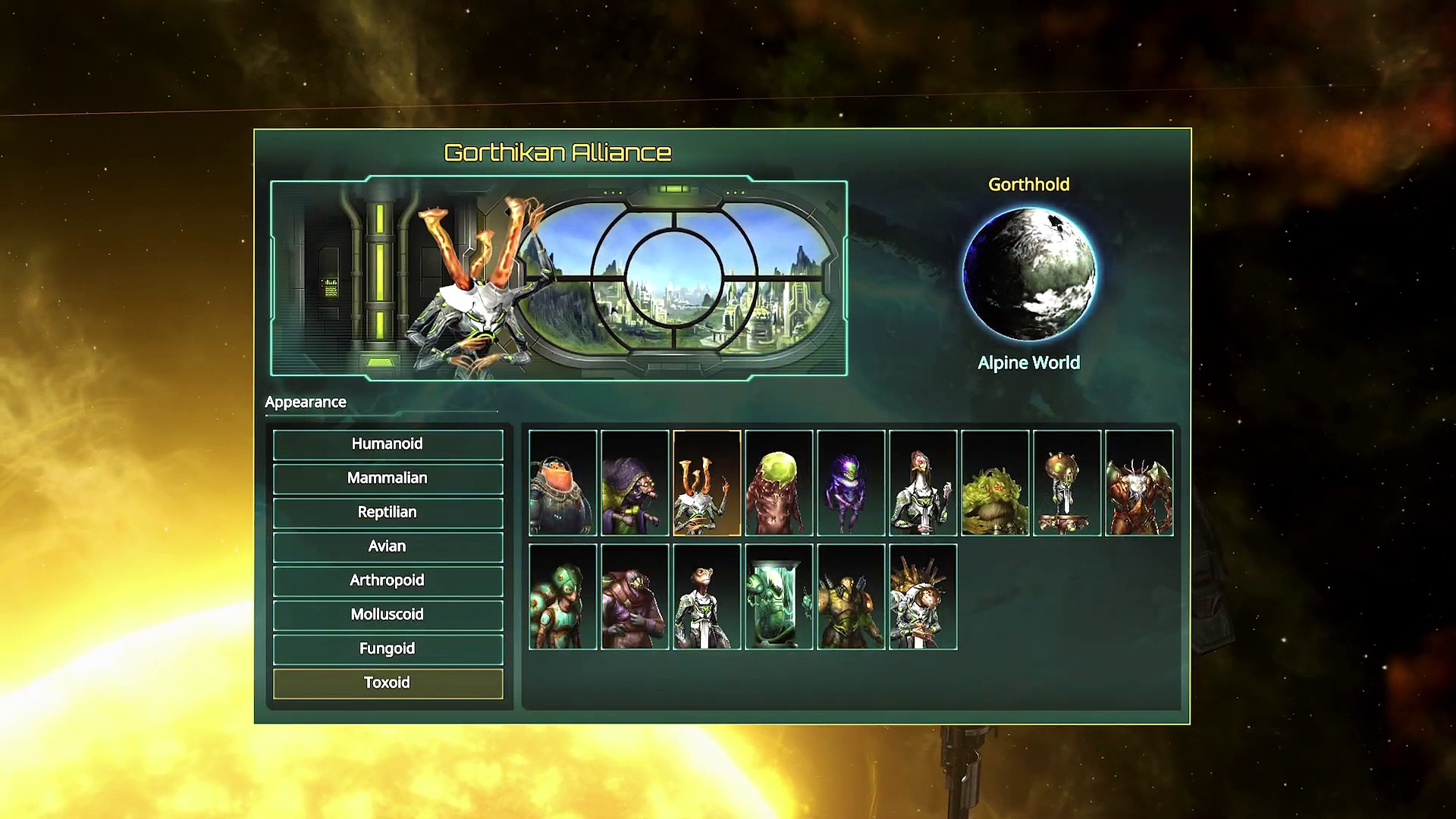Select the alien in green liquid tank portrait
Screen dimensions: 1456x819
(779, 597)
